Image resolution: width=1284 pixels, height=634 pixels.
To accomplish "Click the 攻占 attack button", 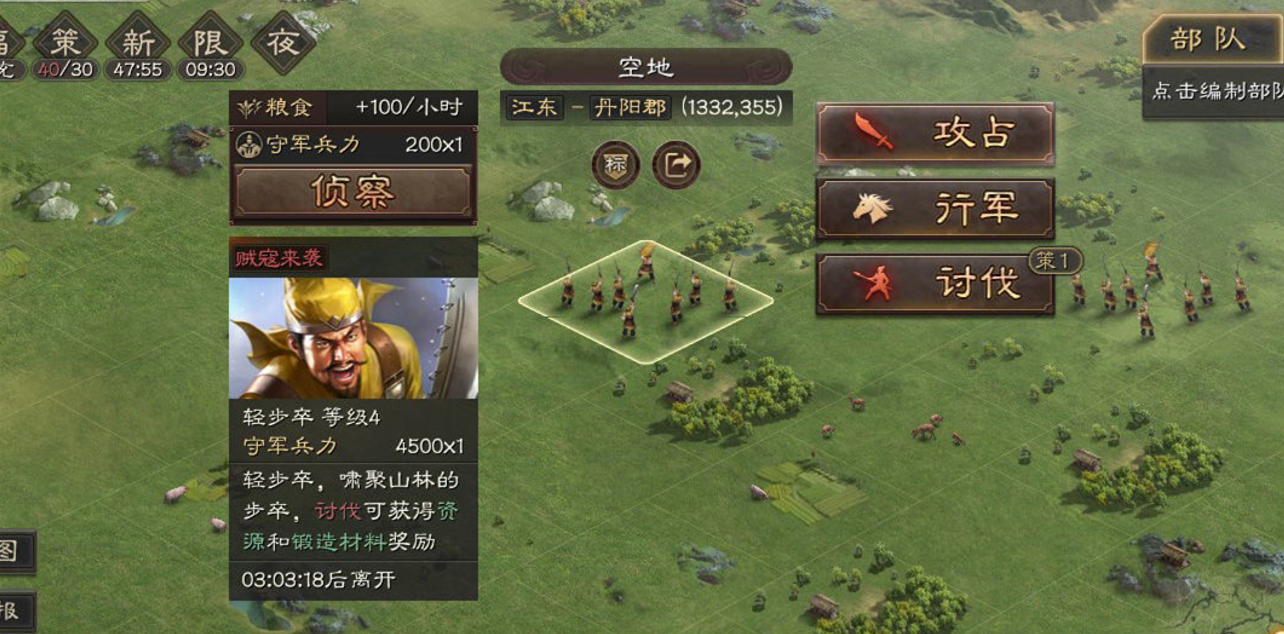I will coord(935,133).
